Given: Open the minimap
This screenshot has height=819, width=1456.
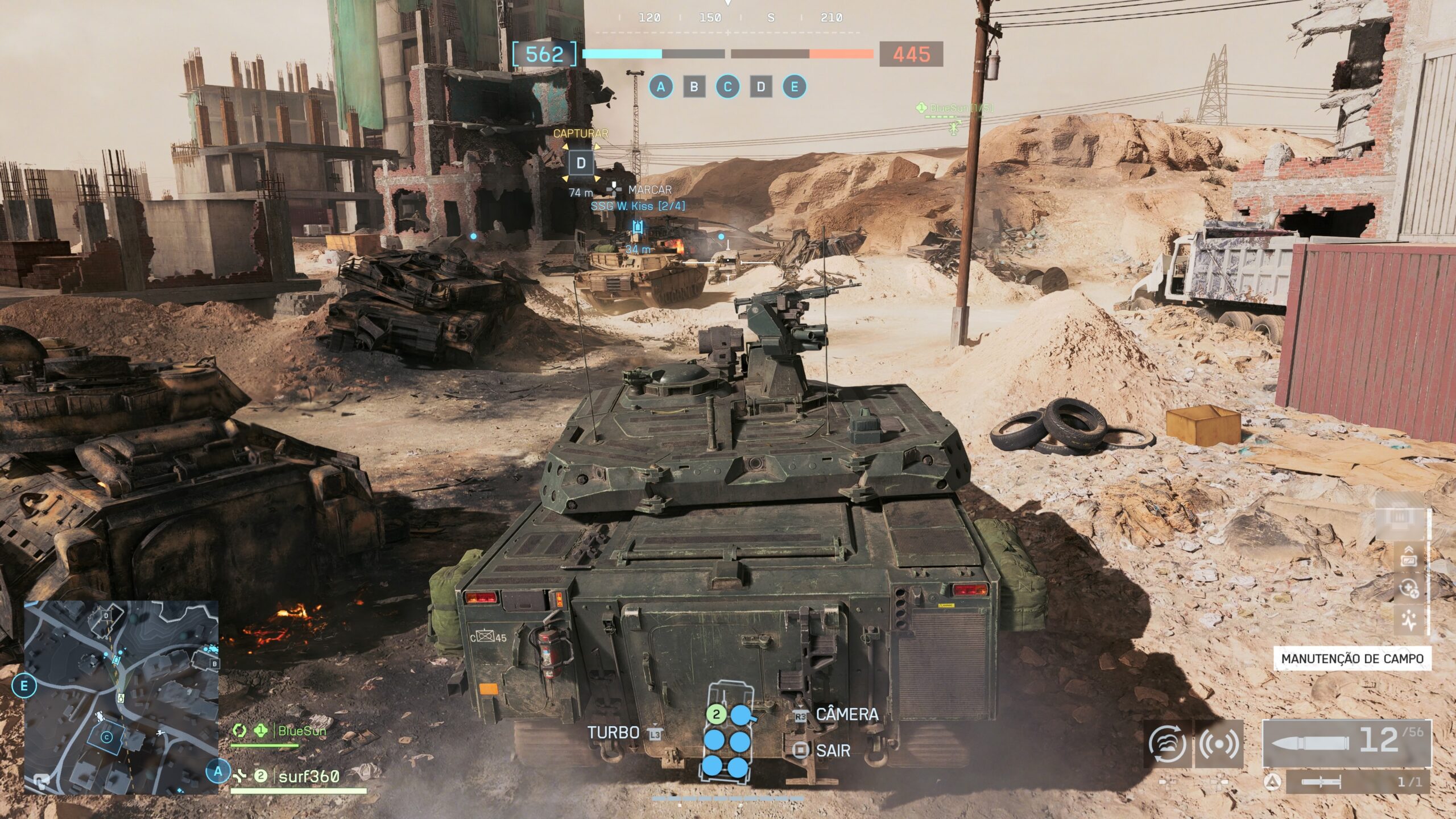Looking at the screenshot, I should point(121,696).
